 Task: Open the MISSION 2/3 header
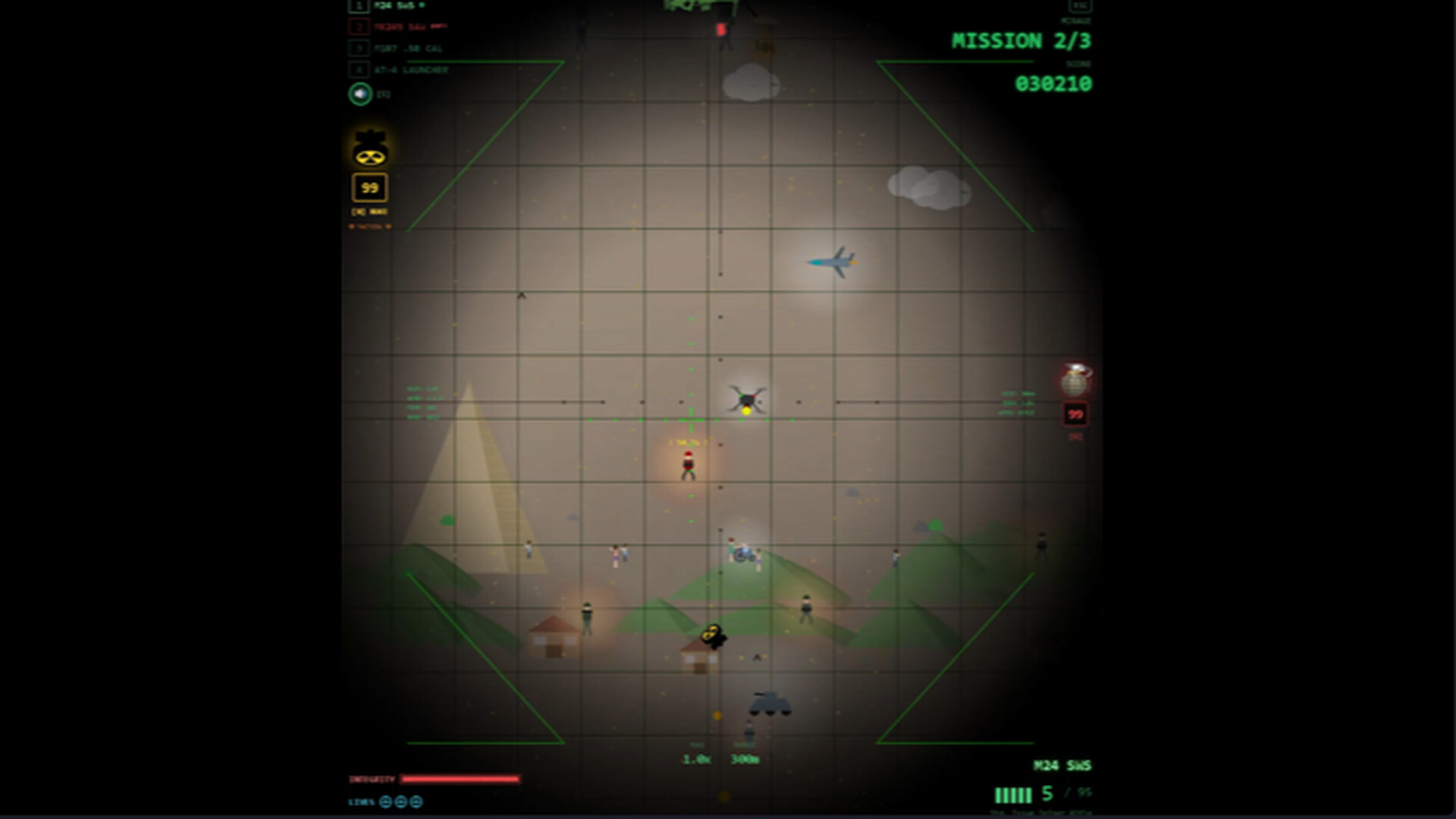click(x=1020, y=42)
